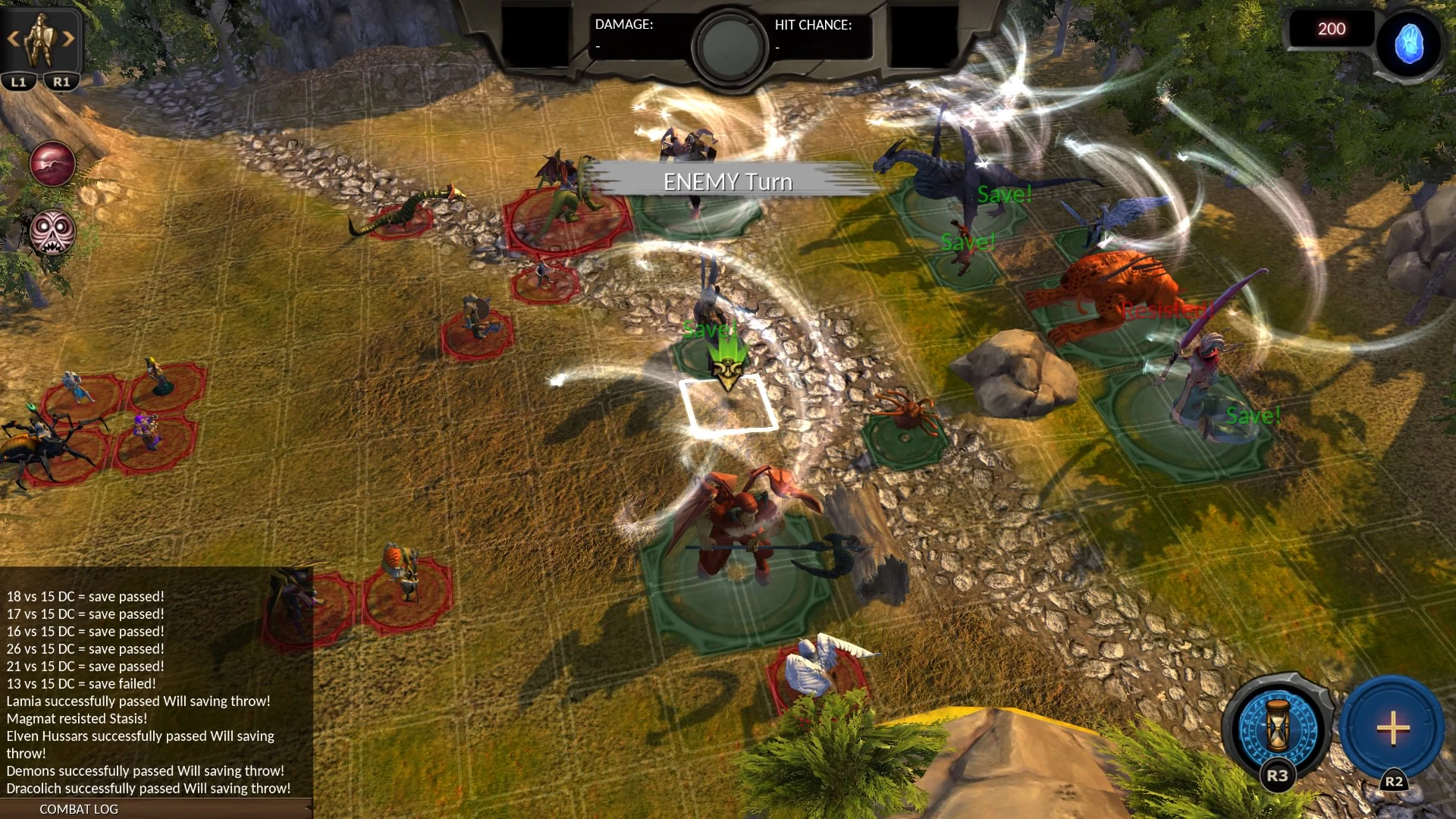Click the log entry '13 vs 15 DC = save failed!'
Image resolution: width=1456 pixels, height=819 pixels.
click(80, 683)
